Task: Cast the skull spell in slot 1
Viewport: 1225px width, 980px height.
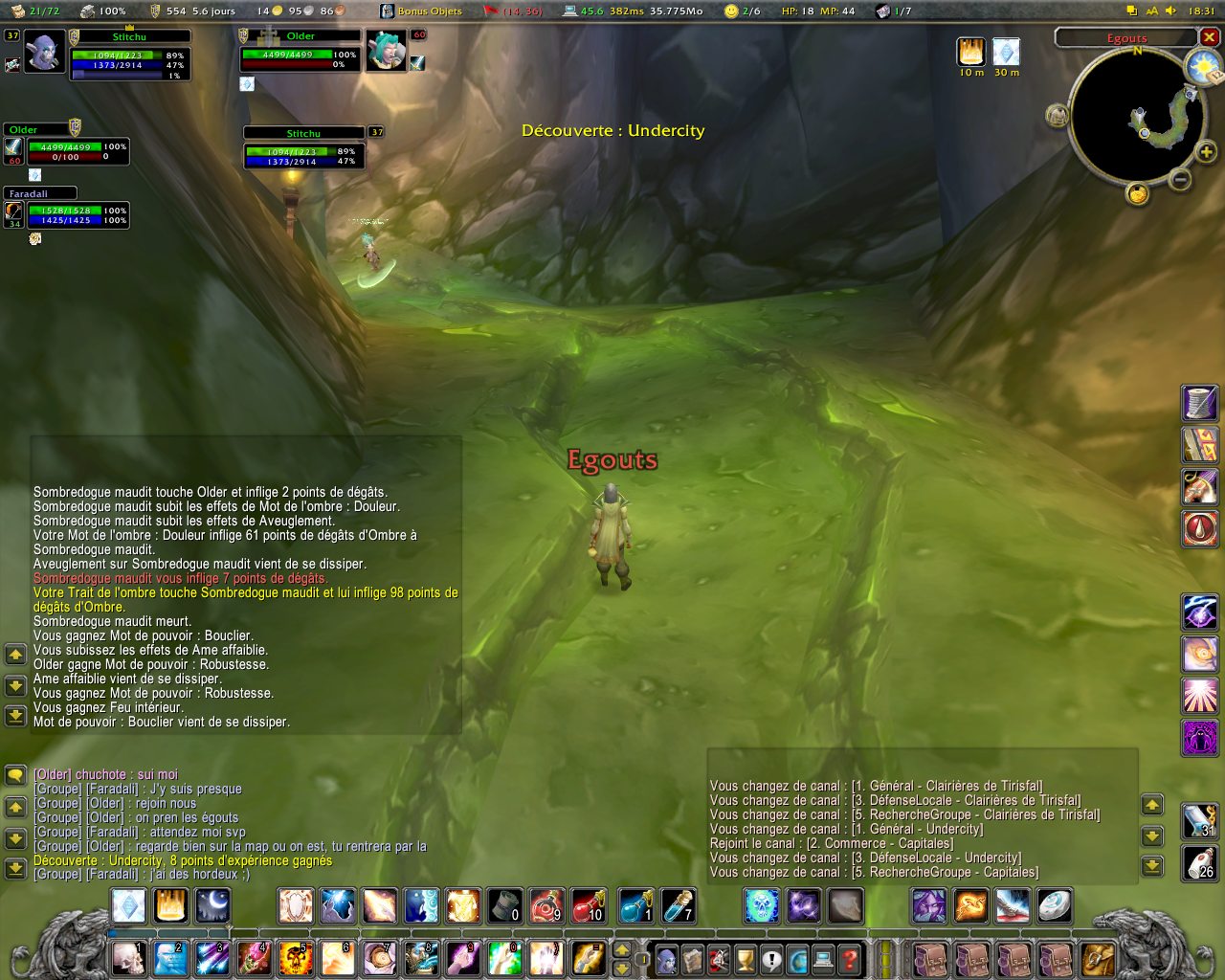Action: click(128, 958)
